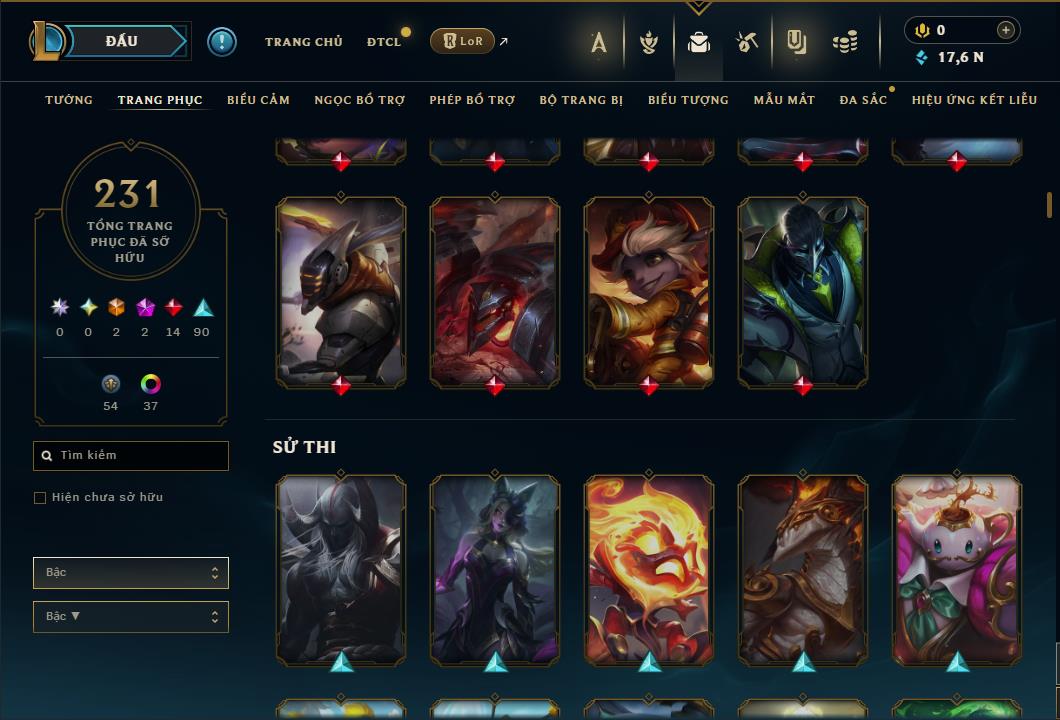Go to the ĐTCL mode page
Viewport: 1060px width, 720px height.
point(383,42)
